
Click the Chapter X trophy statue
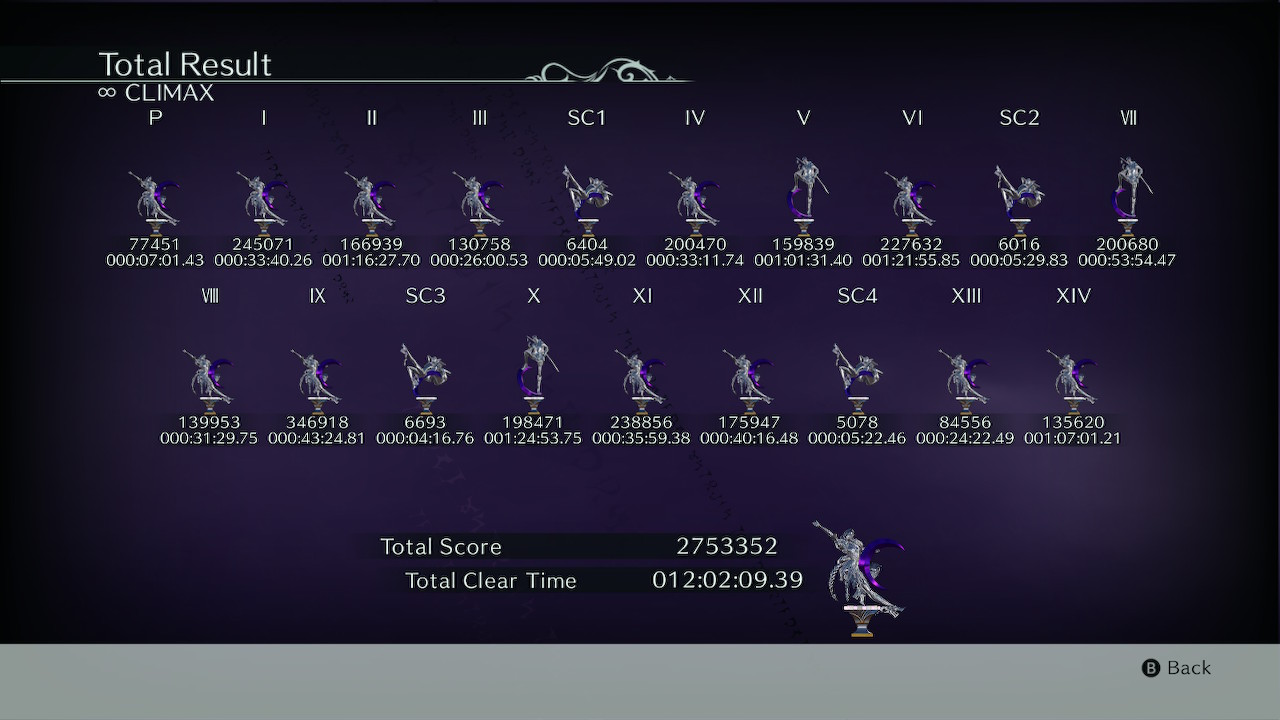[532, 370]
